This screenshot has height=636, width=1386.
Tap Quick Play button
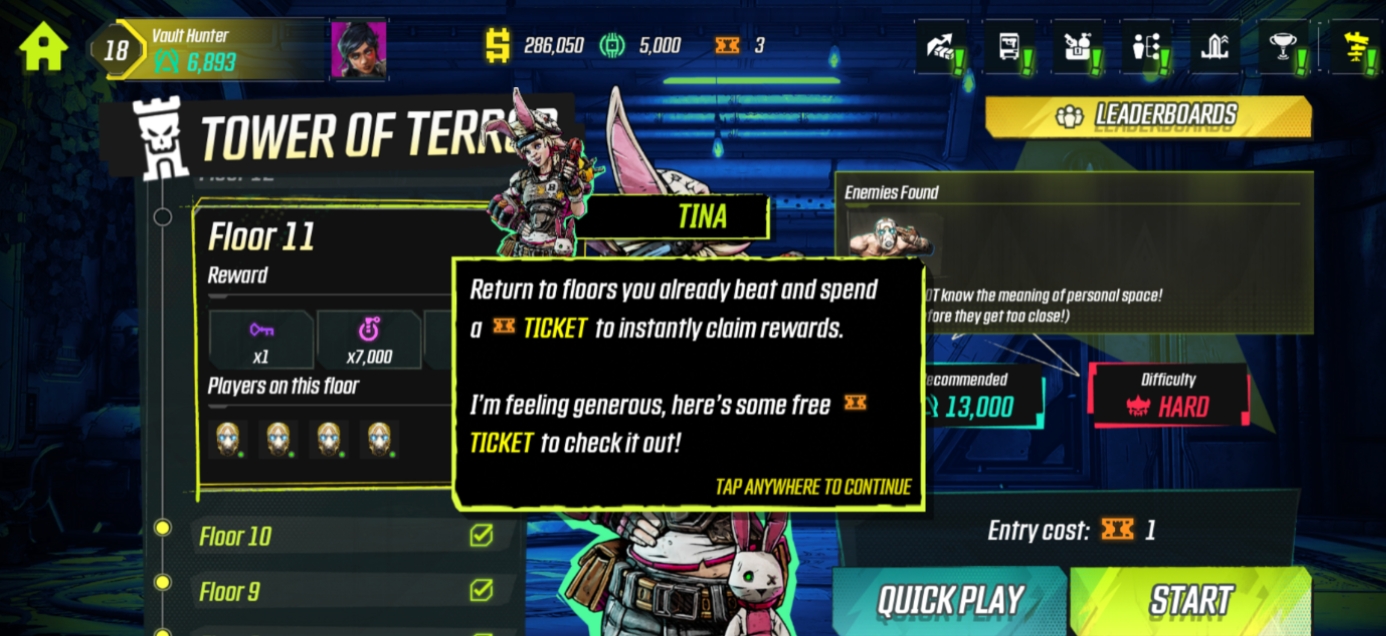950,600
